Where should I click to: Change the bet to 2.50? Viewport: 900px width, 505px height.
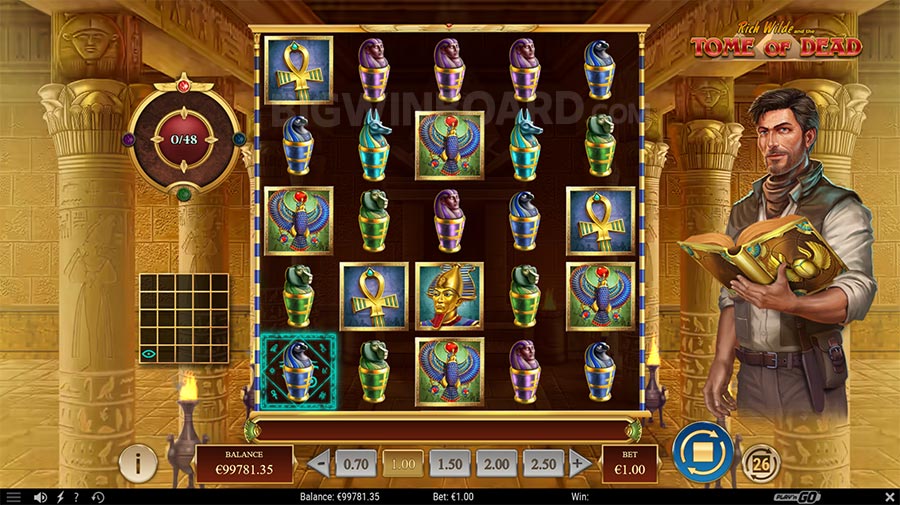[543, 463]
